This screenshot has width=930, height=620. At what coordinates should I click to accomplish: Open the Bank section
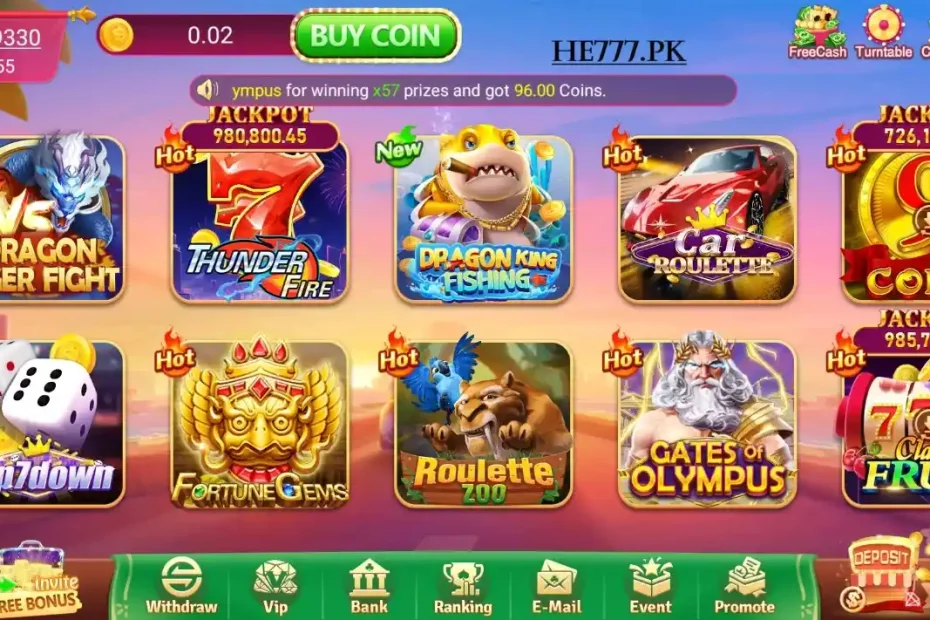point(369,586)
